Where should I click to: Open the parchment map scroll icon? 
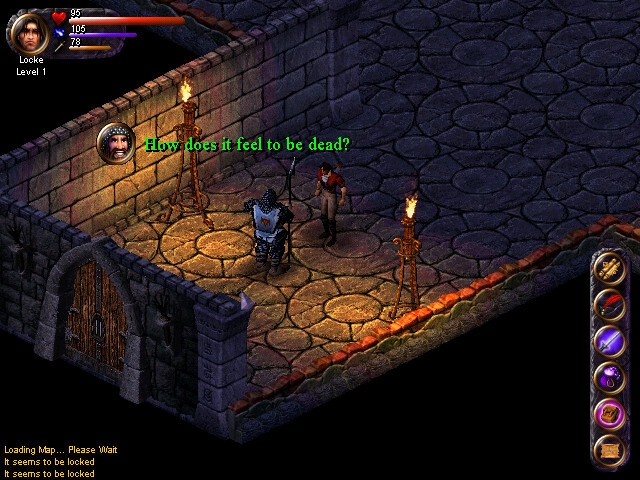coord(609,449)
